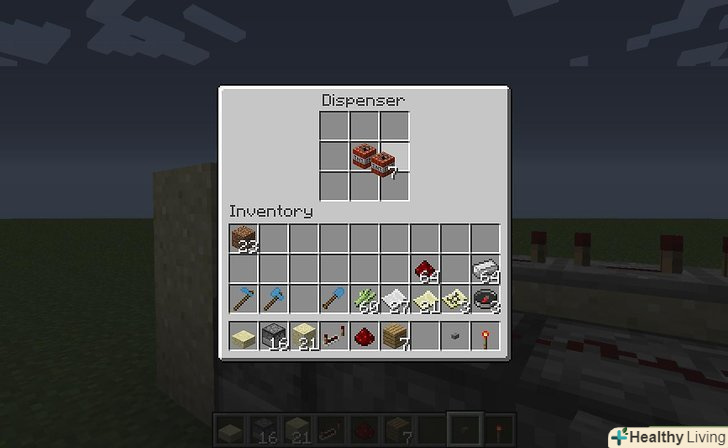Viewport: 728px width, 448px height.
Task: Select the 7 wooden planks
Action: (395, 335)
